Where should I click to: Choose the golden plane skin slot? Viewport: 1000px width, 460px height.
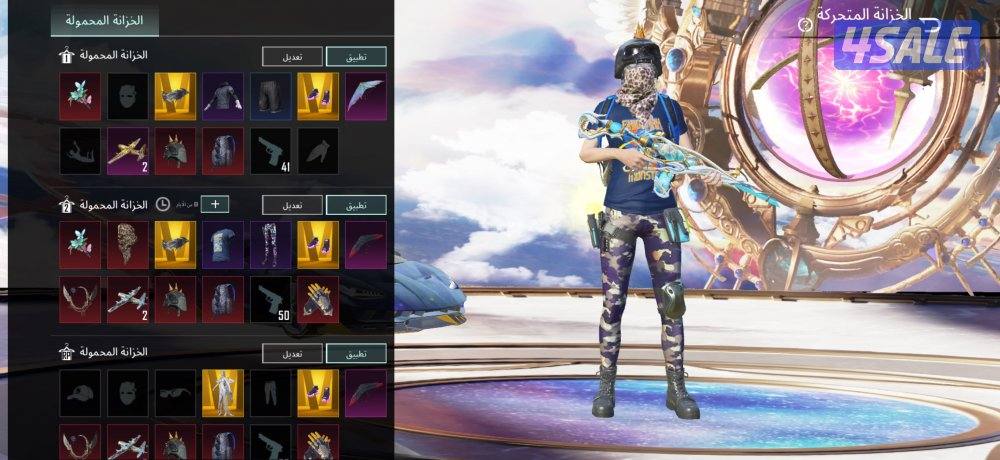(x=128, y=148)
